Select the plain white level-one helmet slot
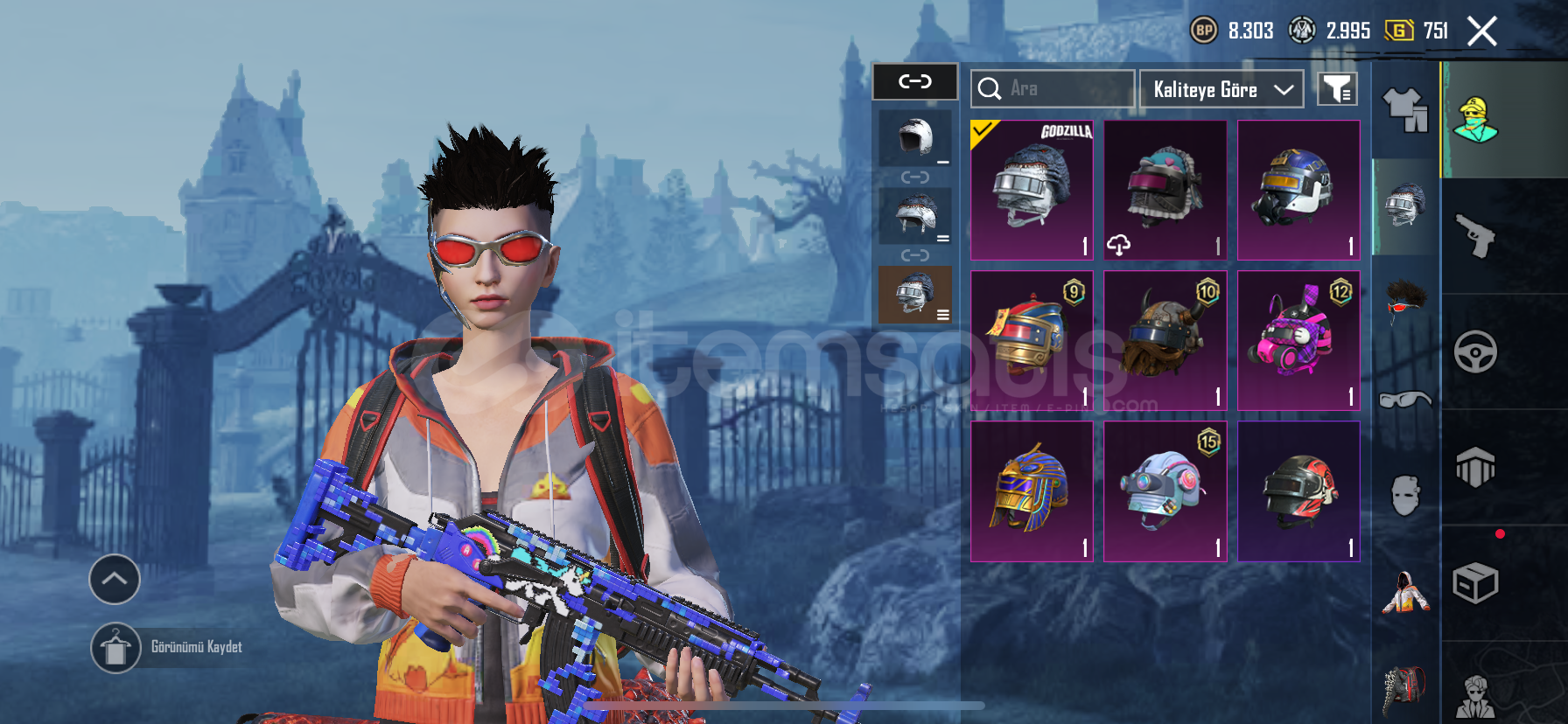Viewport: 1568px width, 724px height. [915, 138]
